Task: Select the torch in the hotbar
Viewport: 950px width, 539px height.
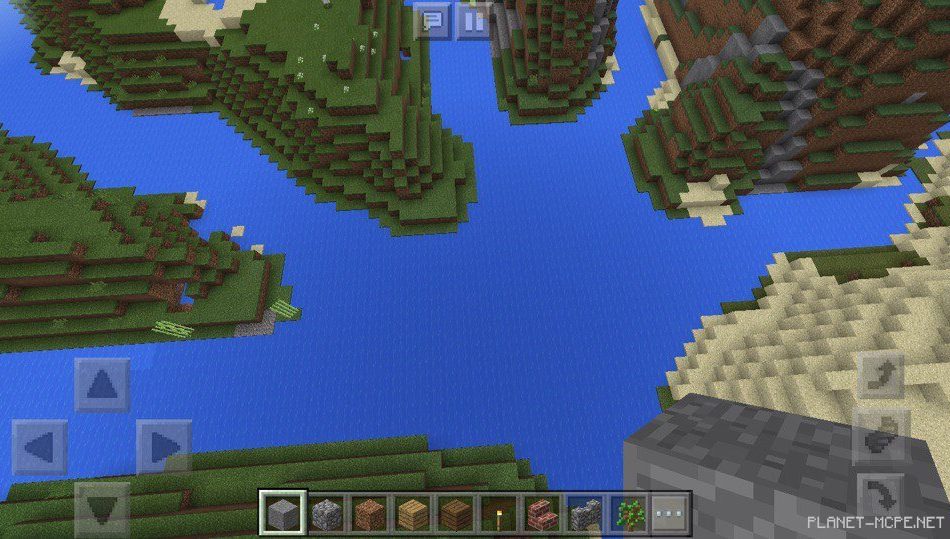Action: coord(498,514)
